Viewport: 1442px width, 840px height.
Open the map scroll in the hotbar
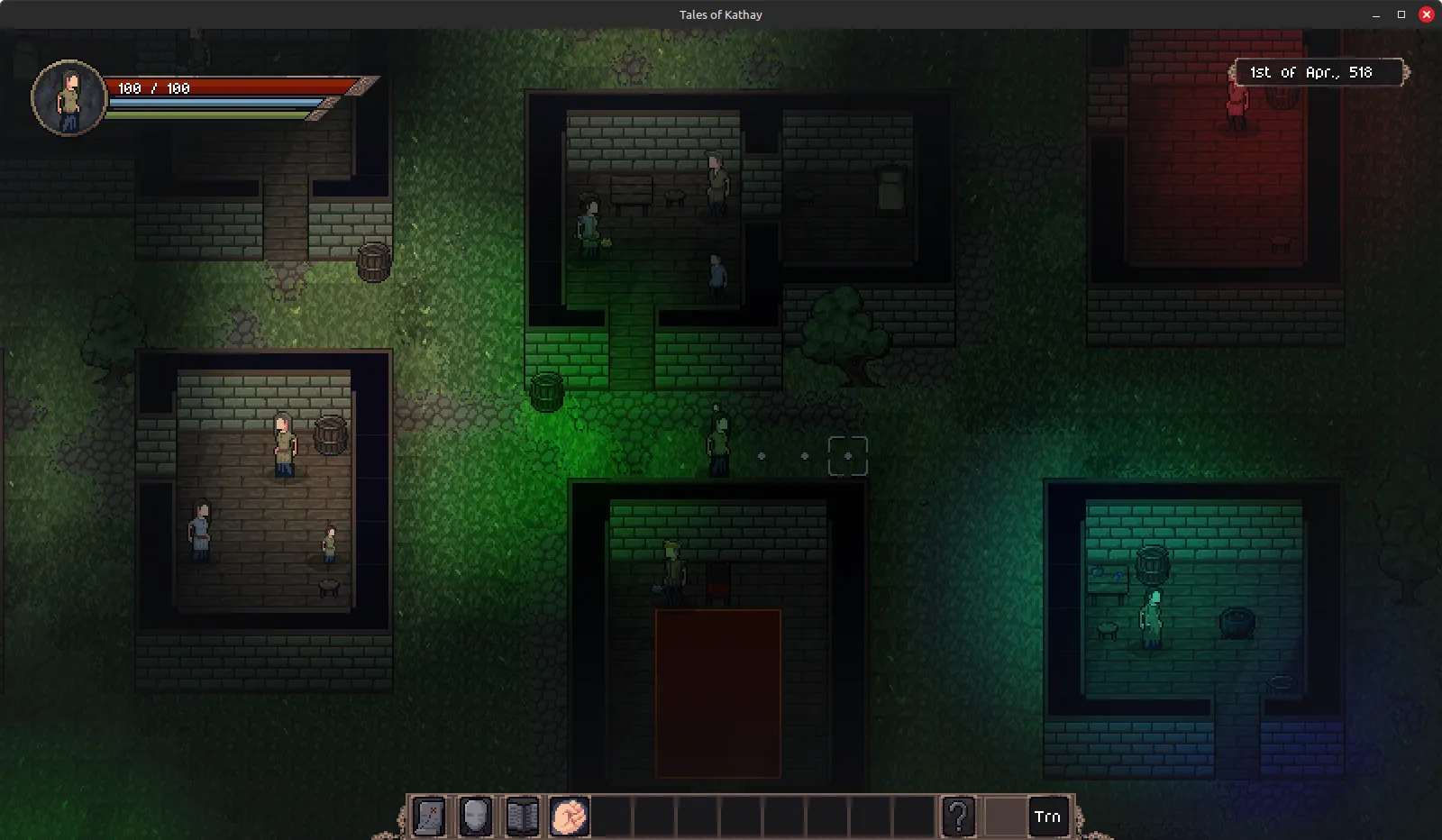(428, 817)
